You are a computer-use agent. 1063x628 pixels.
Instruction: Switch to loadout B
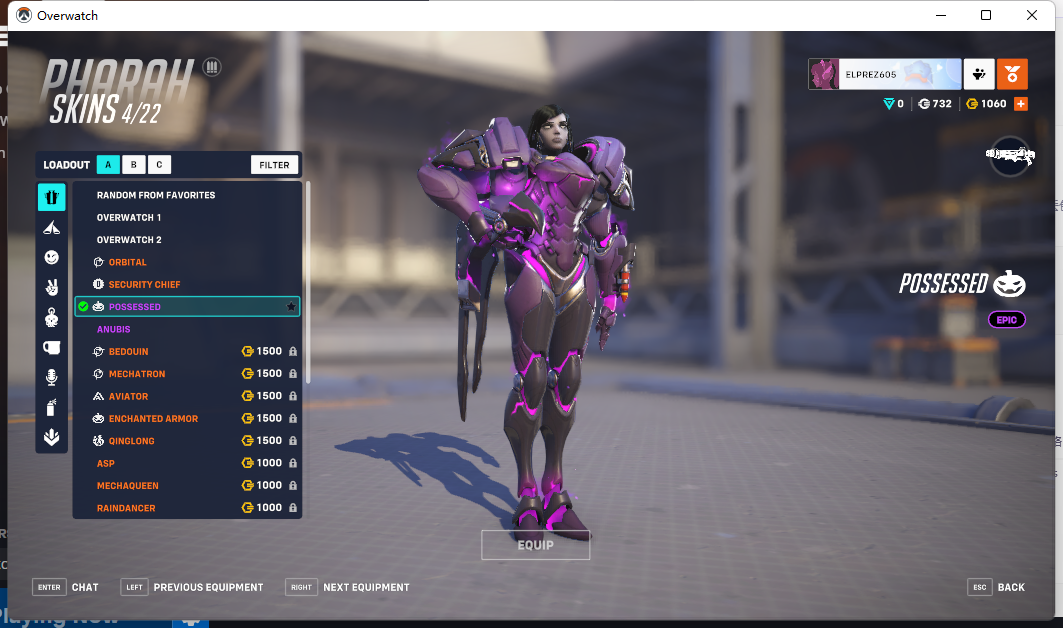point(134,165)
